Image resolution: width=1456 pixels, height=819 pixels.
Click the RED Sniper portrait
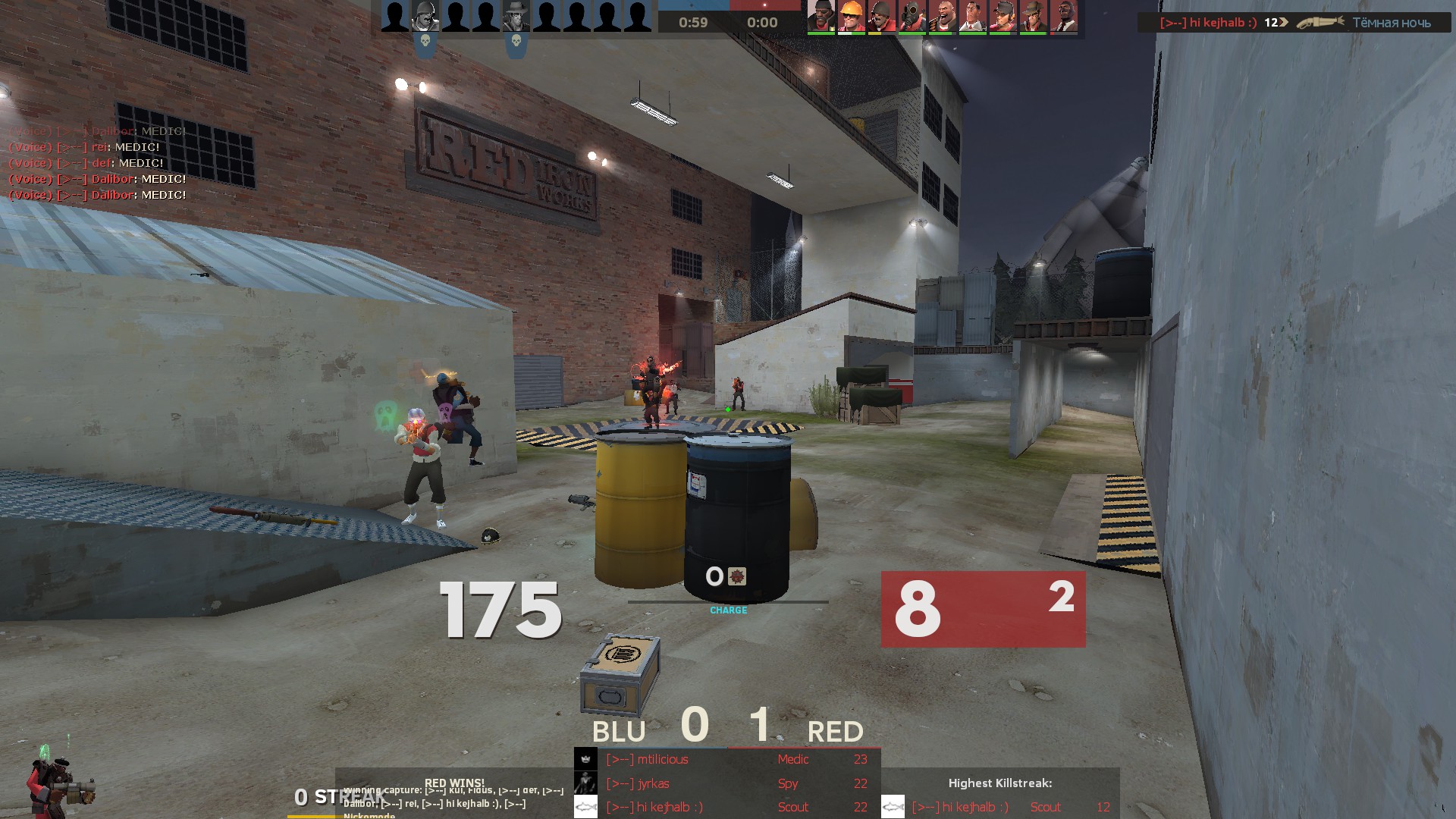click(1033, 17)
